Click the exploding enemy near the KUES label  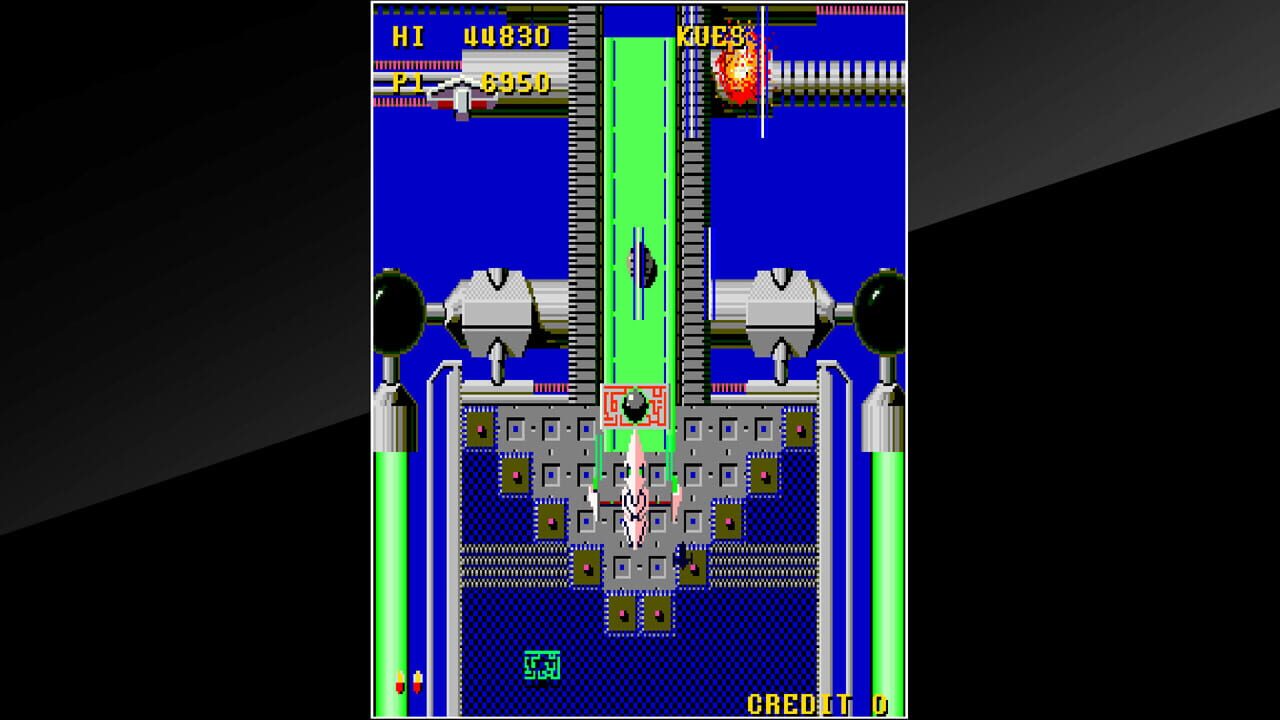(x=736, y=72)
